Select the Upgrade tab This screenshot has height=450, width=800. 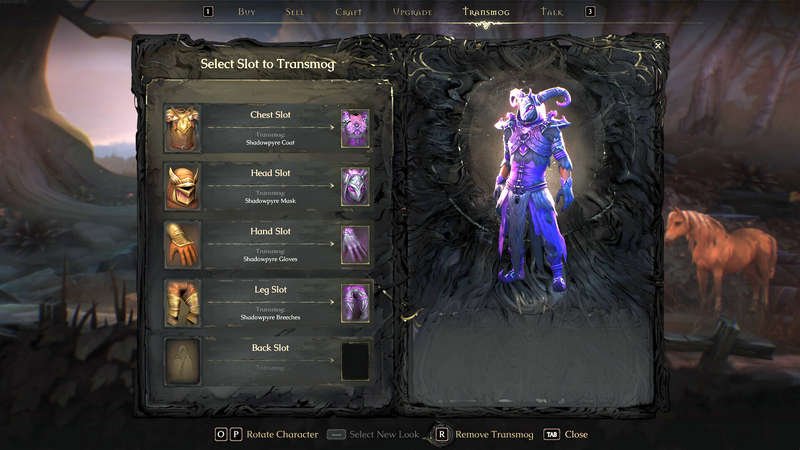pyautogui.click(x=412, y=12)
